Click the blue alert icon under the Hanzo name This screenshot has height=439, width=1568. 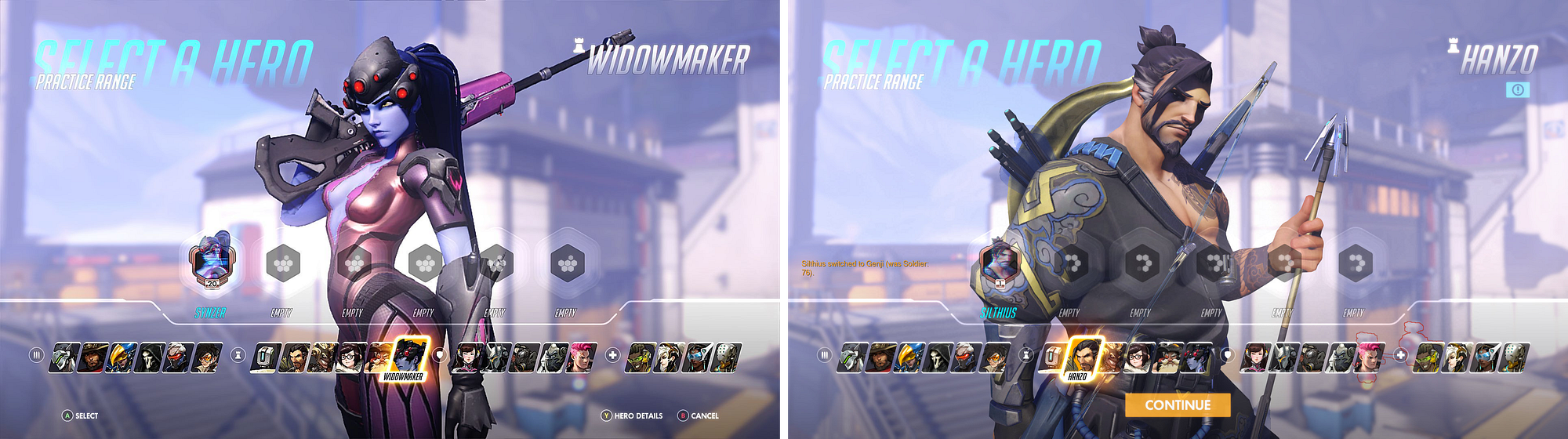tap(1518, 90)
